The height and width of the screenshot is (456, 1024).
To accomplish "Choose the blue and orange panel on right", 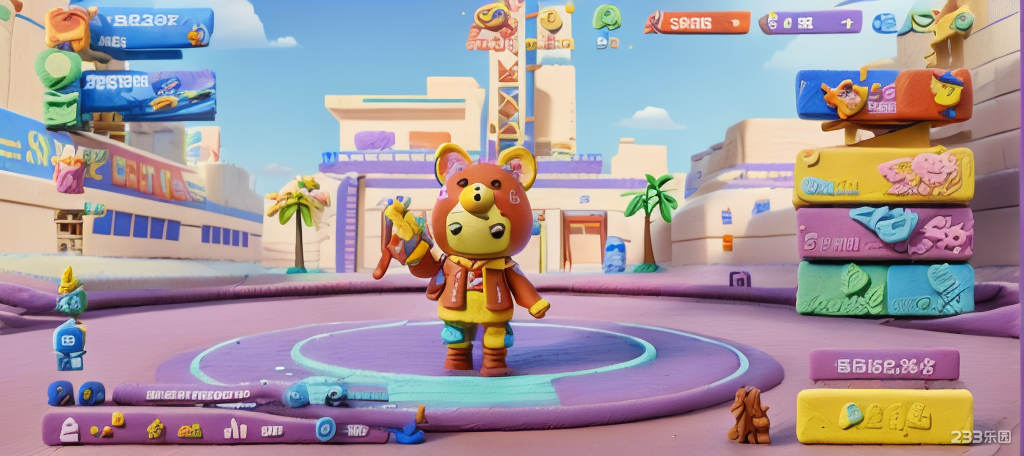I will pyautogui.click(x=884, y=95).
